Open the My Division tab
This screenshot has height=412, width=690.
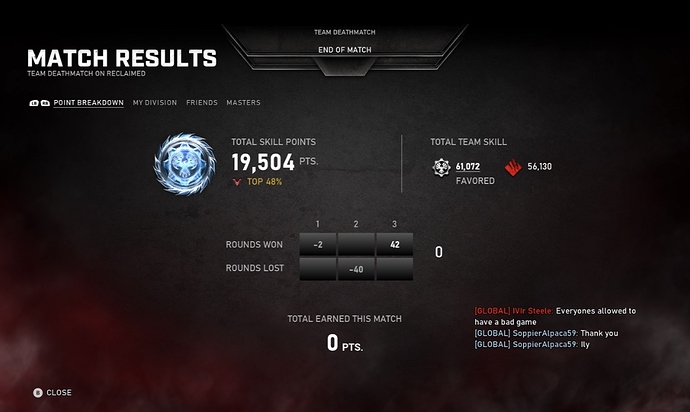click(154, 102)
